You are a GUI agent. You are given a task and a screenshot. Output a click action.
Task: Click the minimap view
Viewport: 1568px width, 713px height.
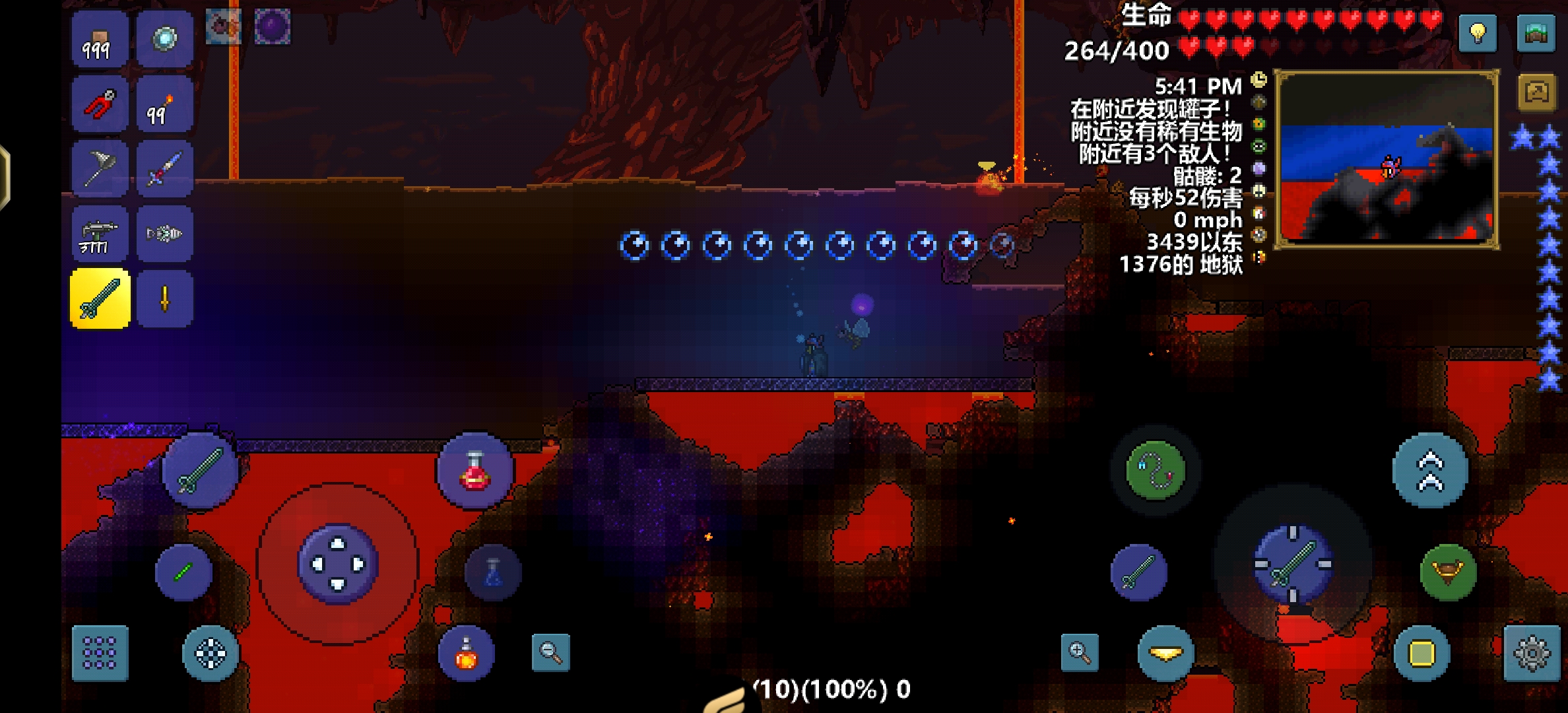(x=1387, y=159)
